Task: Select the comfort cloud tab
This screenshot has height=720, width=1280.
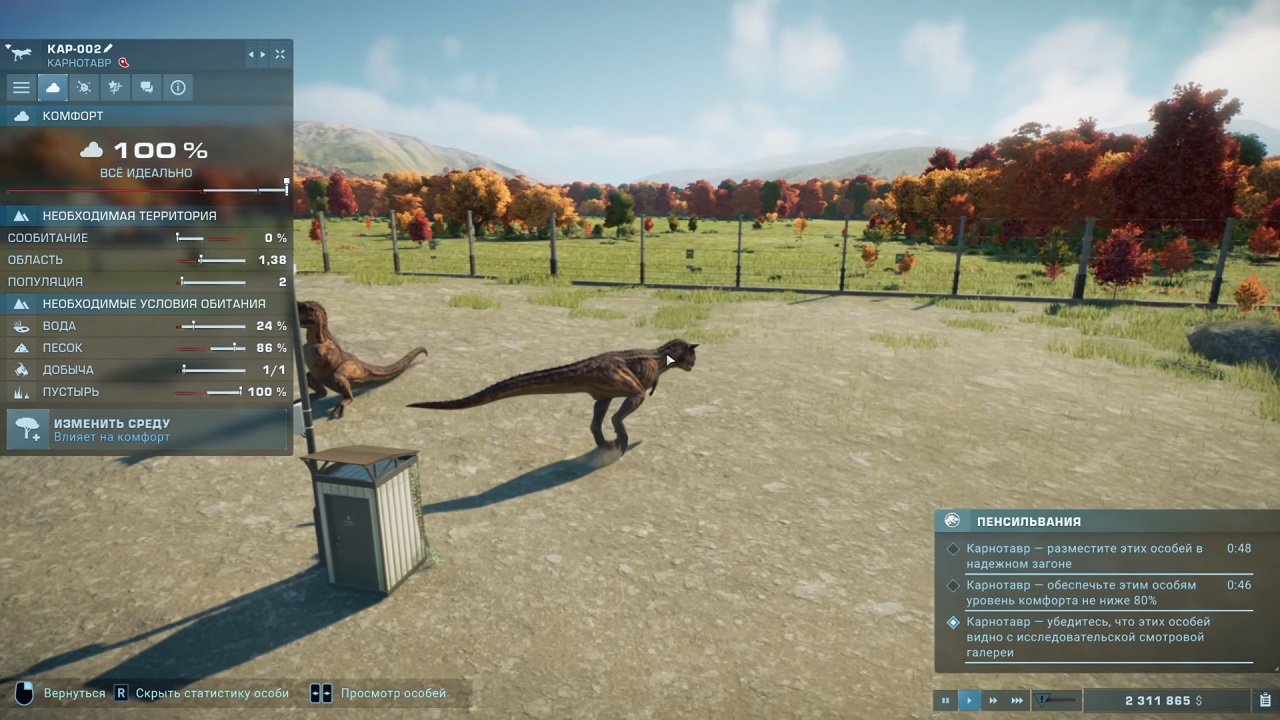Action: (53, 88)
